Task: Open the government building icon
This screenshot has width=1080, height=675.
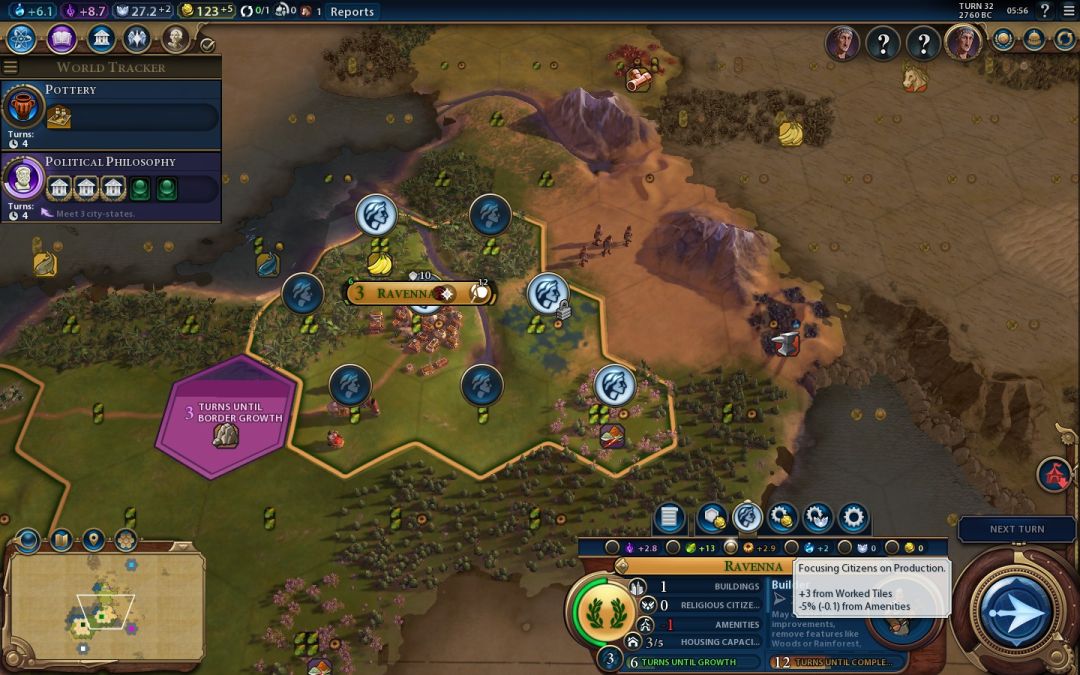Action: (100, 39)
